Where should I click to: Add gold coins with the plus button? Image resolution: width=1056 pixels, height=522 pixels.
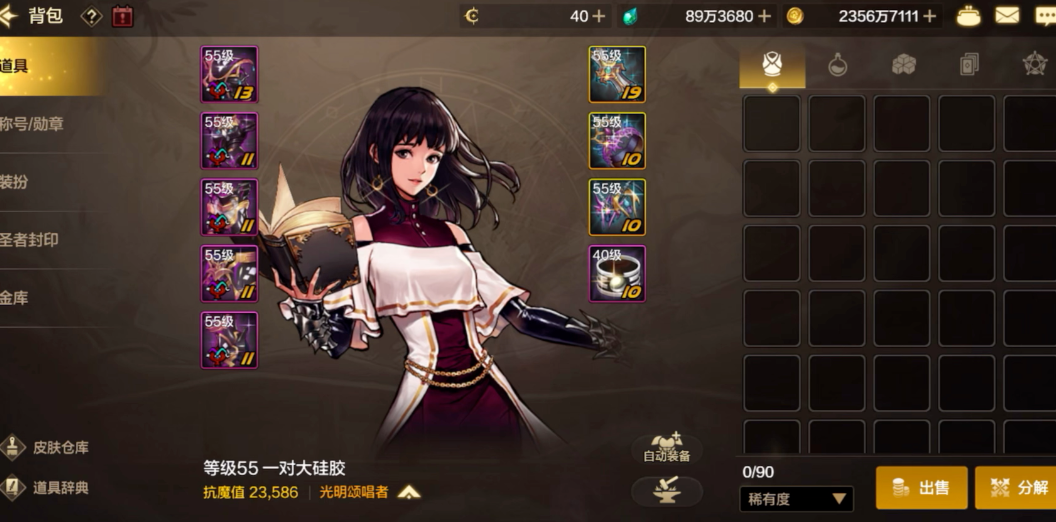point(930,16)
